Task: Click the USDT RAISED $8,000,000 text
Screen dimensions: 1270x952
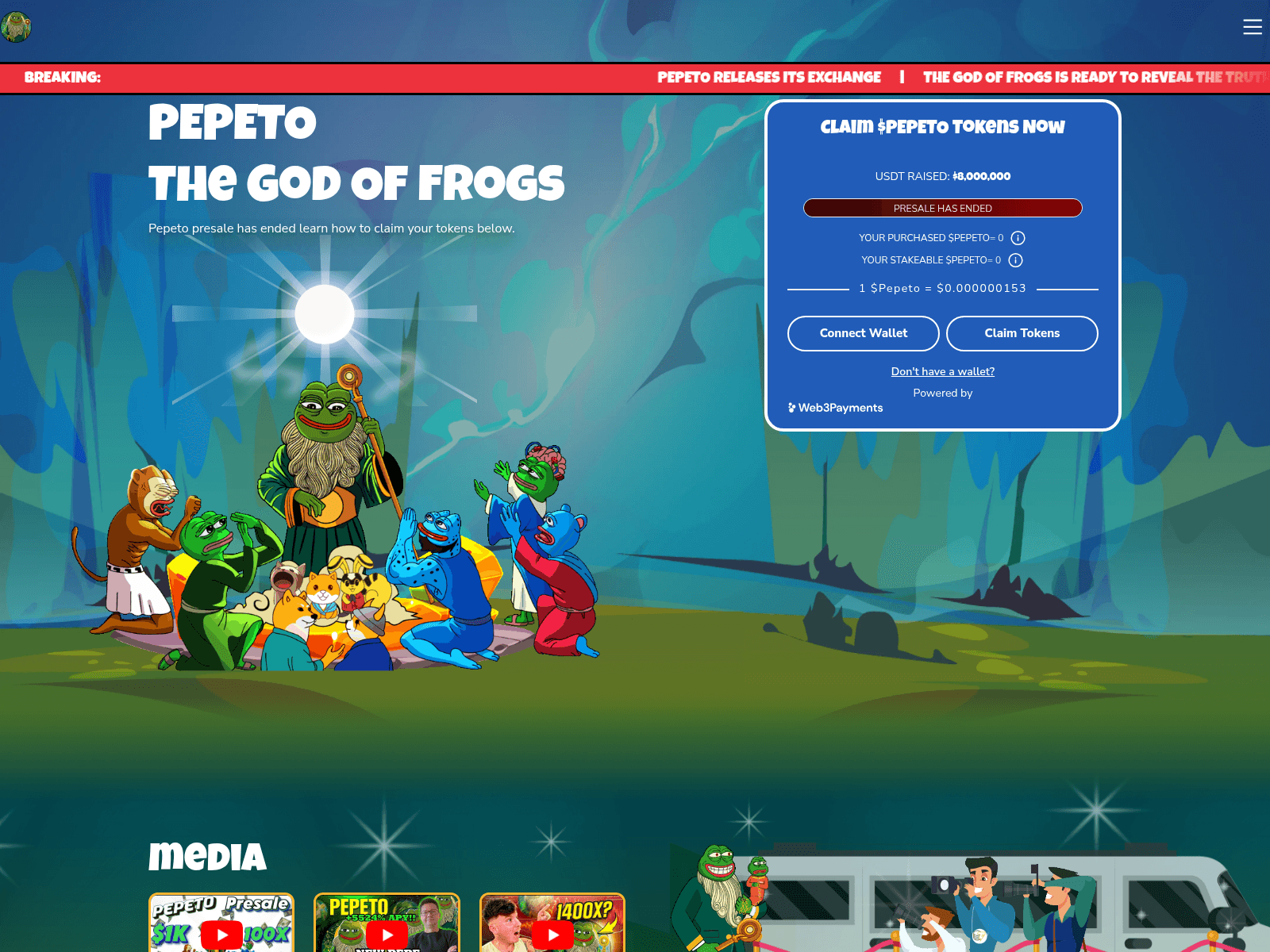Action: (x=942, y=176)
